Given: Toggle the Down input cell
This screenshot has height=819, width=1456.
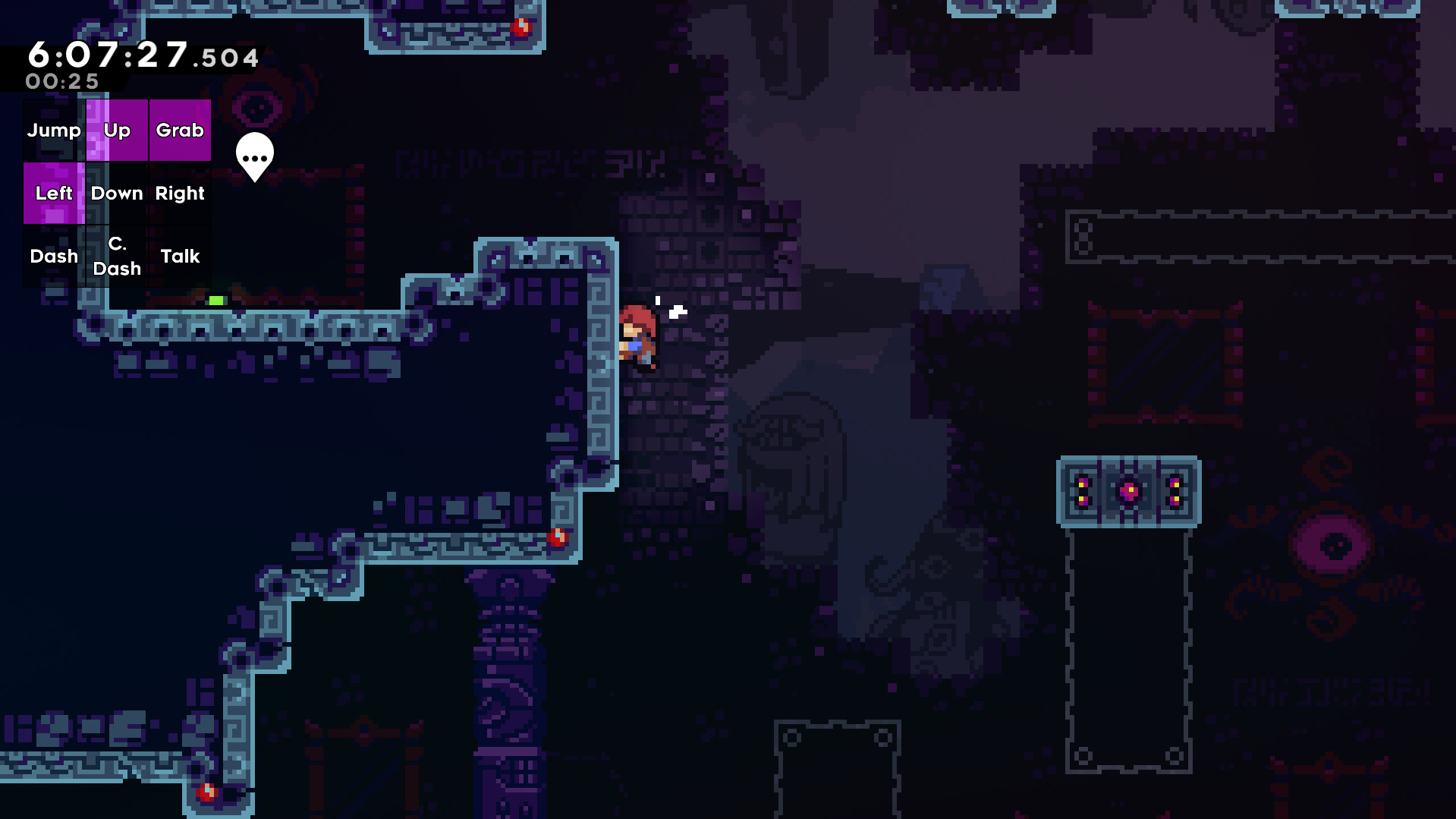Looking at the screenshot, I should click(117, 193).
